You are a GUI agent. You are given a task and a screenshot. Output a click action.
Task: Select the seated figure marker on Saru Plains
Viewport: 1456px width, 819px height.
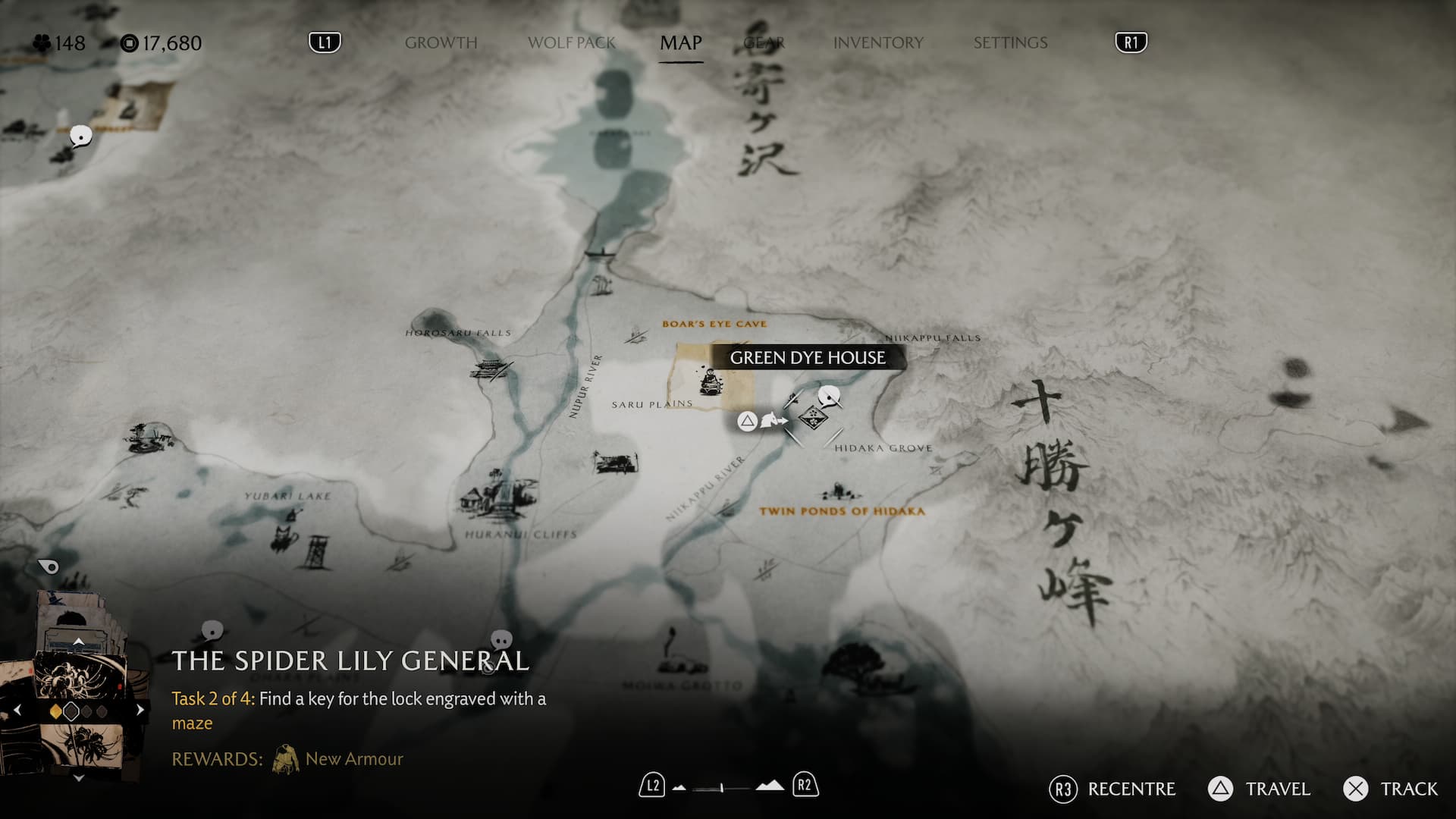711,381
